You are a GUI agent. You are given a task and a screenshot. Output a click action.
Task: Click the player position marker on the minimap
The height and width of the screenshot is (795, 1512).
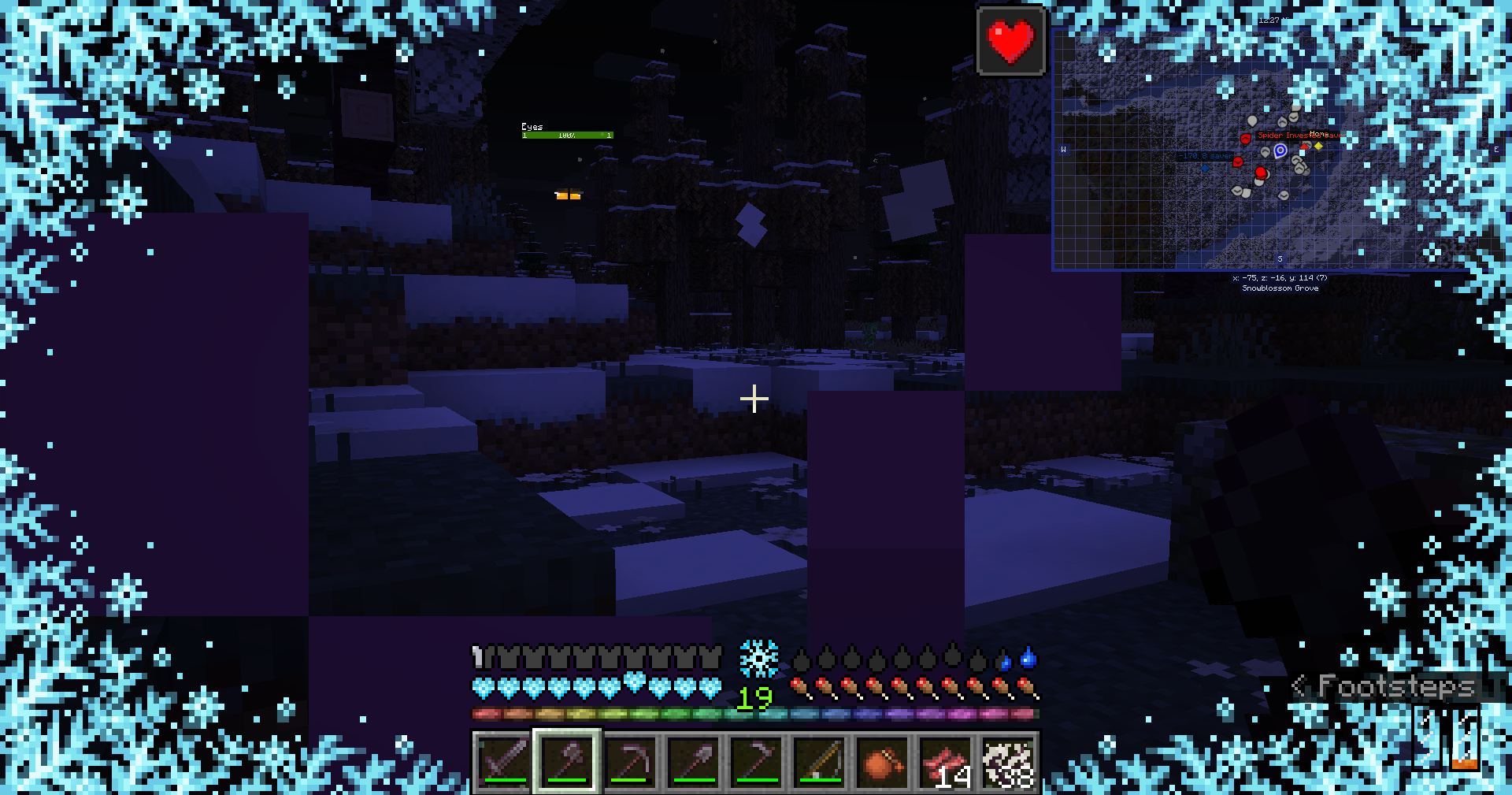[1280, 150]
